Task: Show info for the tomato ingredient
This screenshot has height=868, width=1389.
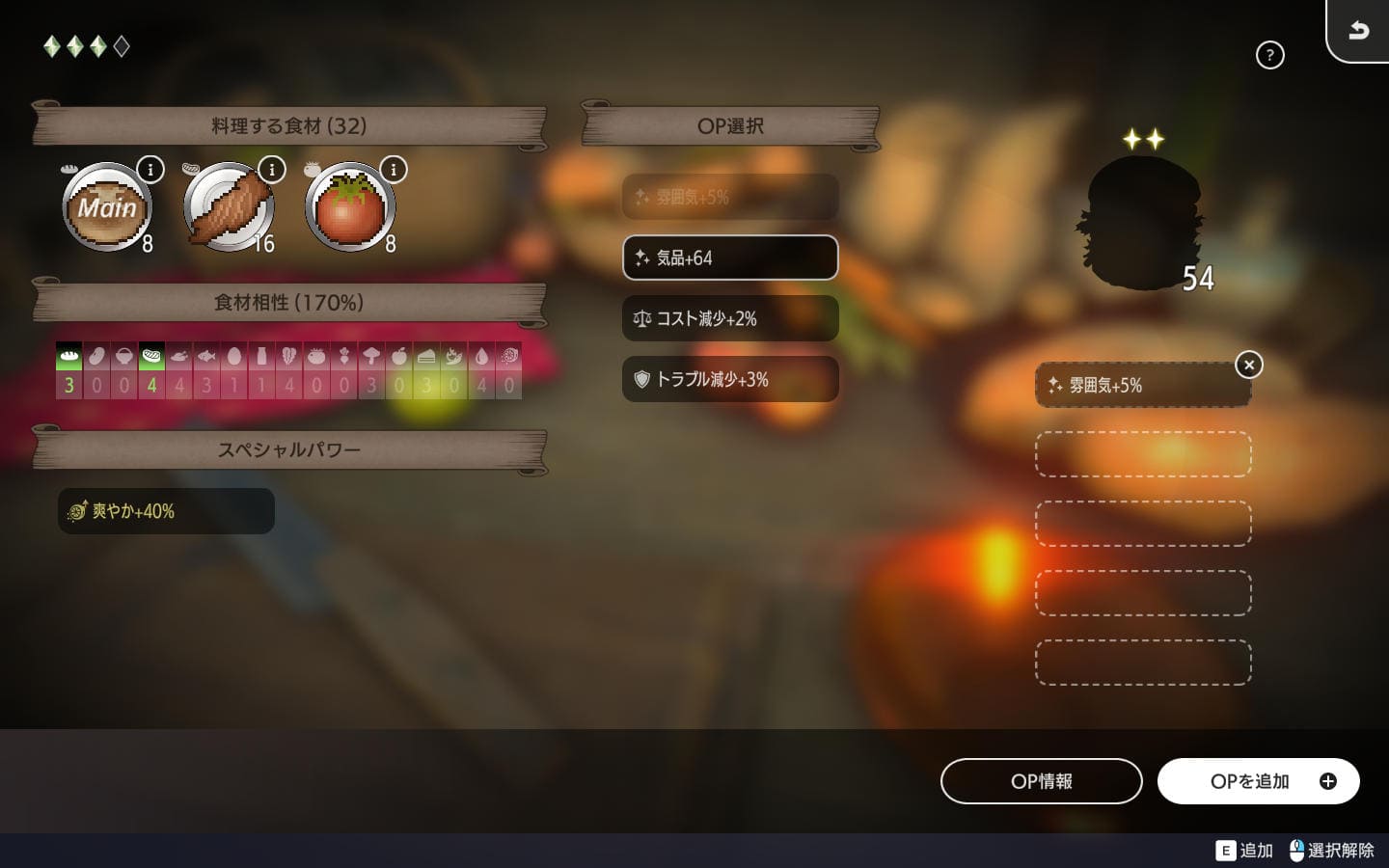Action: pyautogui.click(x=394, y=170)
